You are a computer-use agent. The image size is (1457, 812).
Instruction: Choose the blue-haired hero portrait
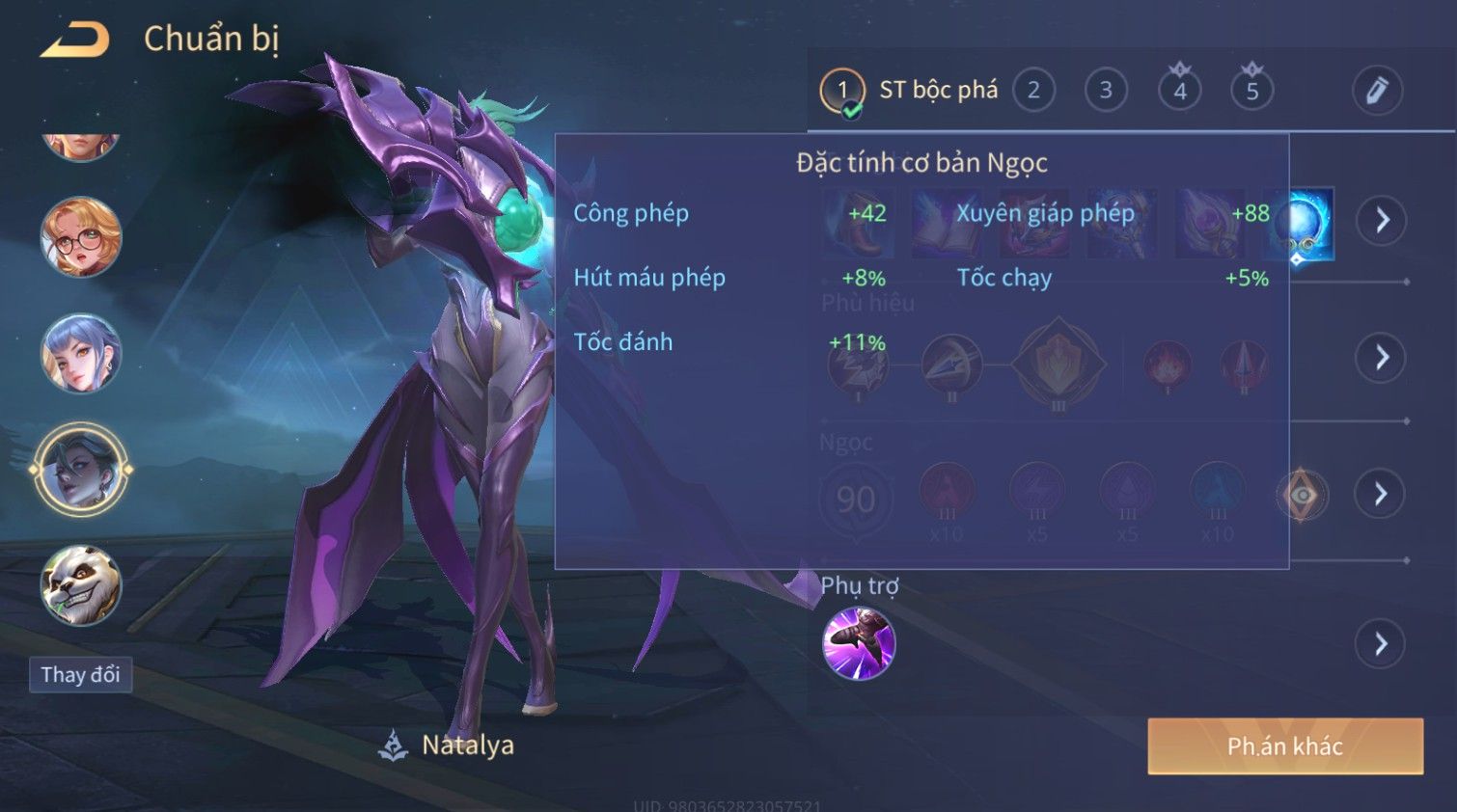pyautogui.click(x=81, y=354)
